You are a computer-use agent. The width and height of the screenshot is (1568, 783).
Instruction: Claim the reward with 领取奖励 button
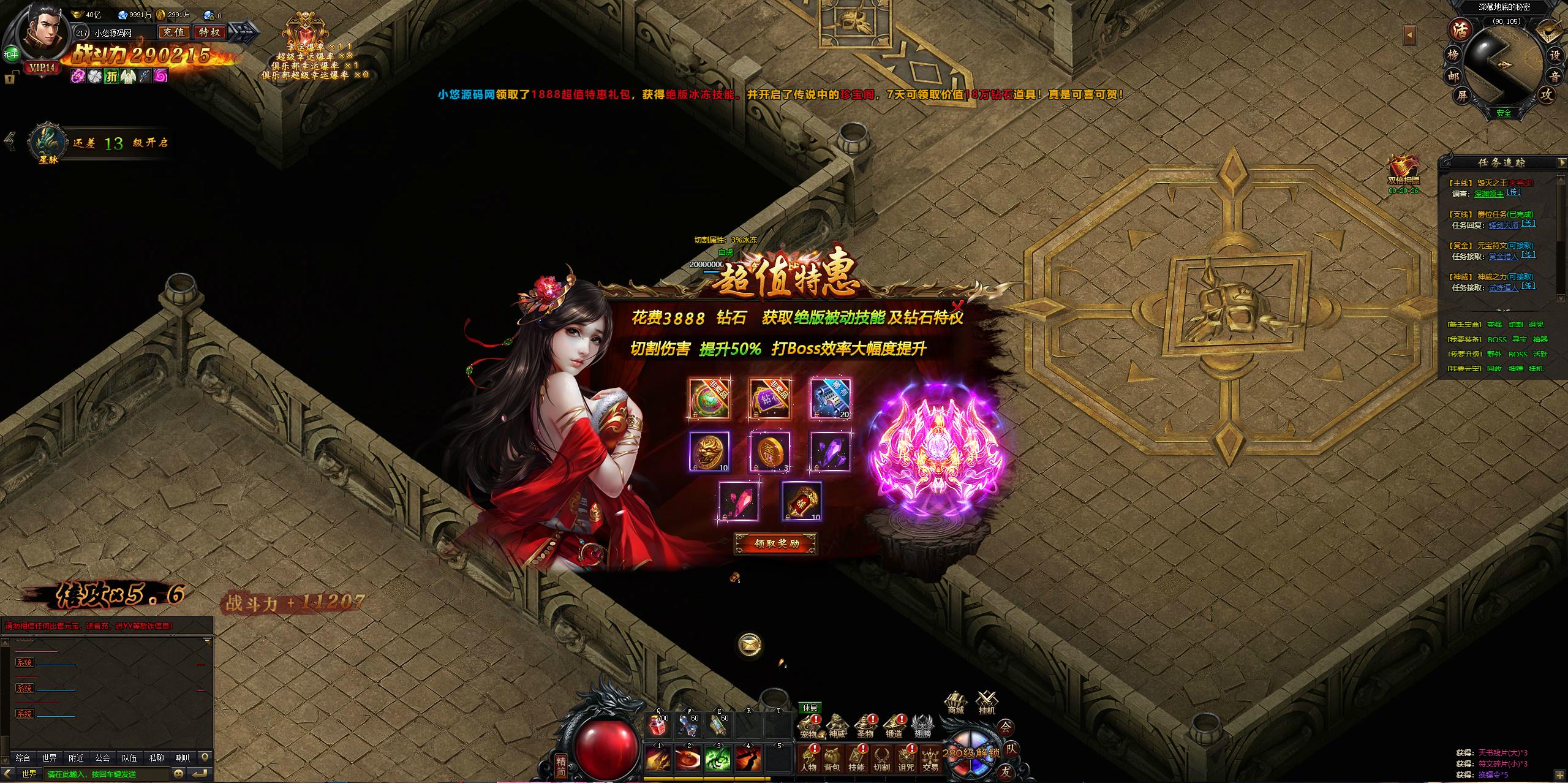pos(775,543)
